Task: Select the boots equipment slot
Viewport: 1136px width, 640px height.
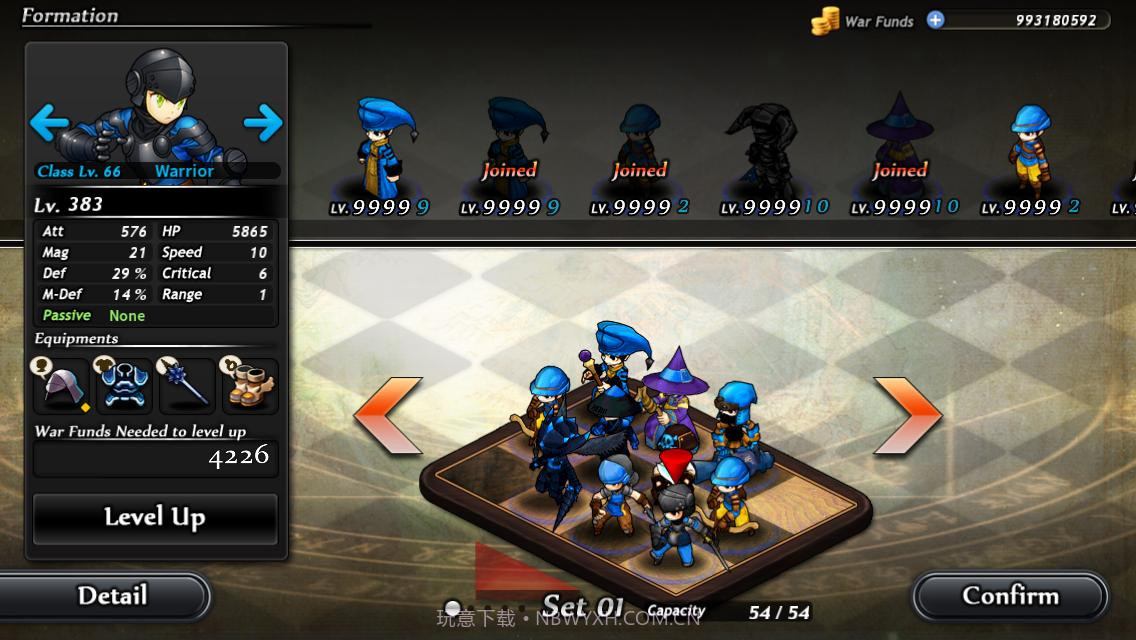Action: pos(249,386)
